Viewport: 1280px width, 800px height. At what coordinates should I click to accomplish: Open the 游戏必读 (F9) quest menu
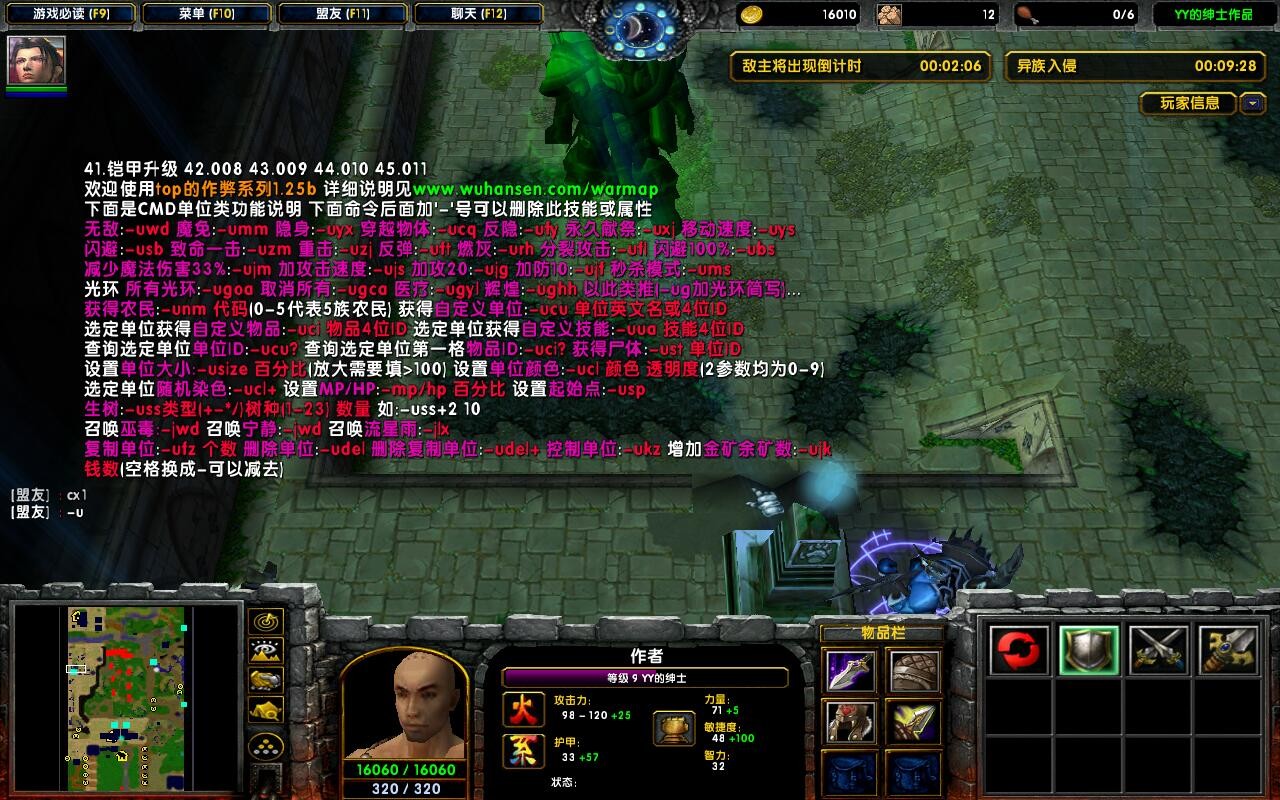(x=71, y=14)
